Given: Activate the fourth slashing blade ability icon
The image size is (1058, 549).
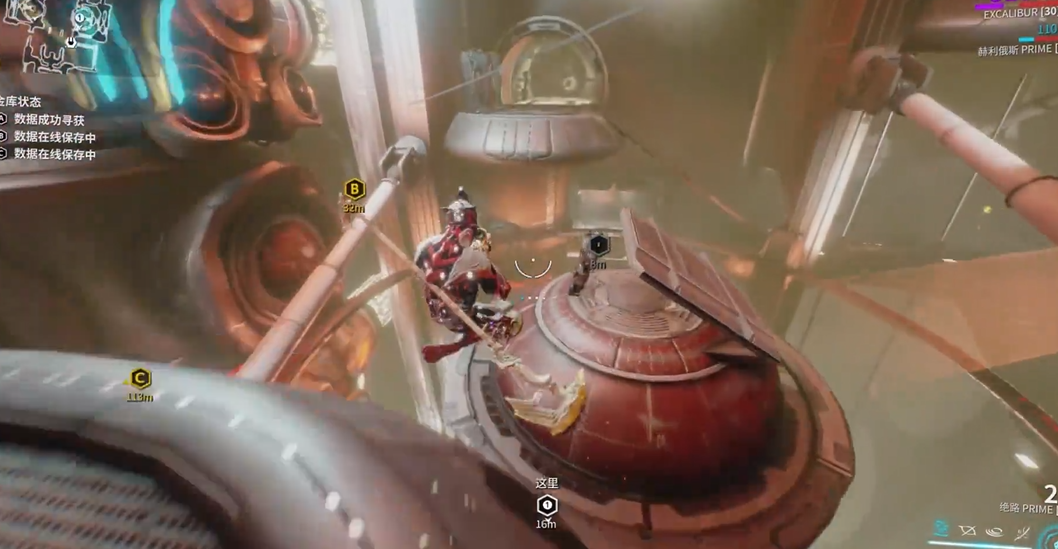Looking at the screenshot, I should [1022, 531].
